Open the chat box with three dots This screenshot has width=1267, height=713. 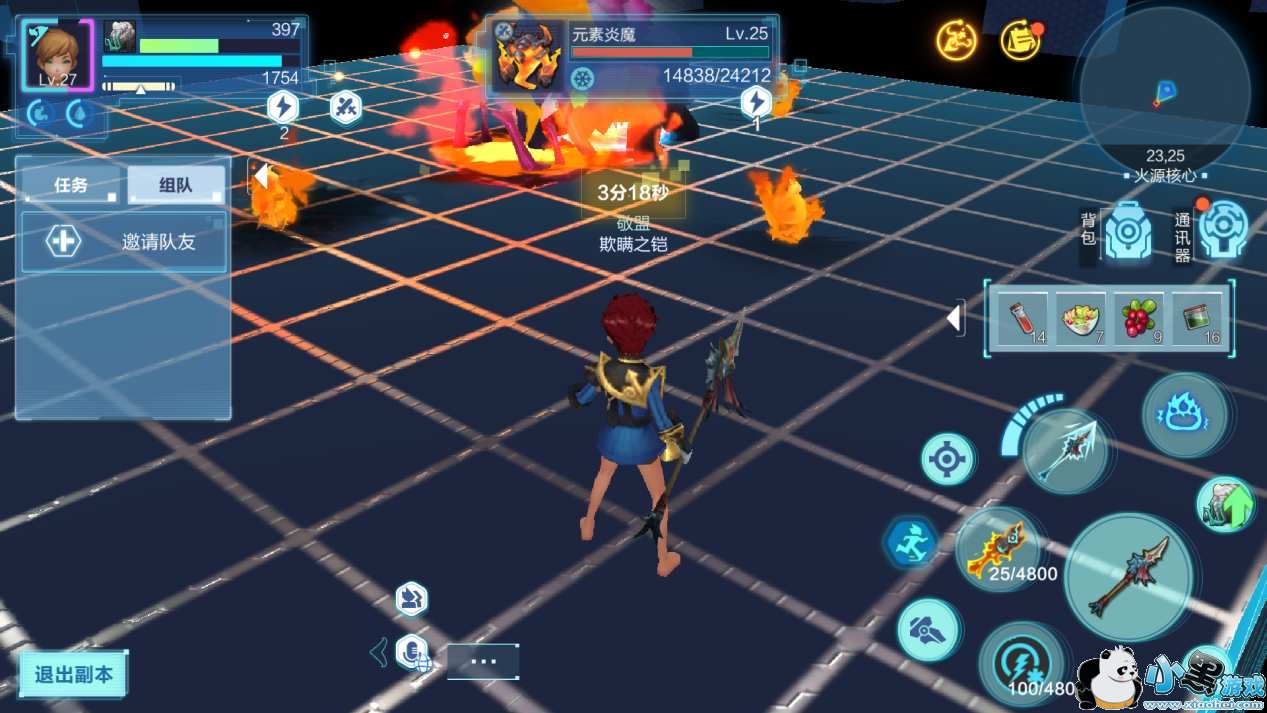coord(483,661)
